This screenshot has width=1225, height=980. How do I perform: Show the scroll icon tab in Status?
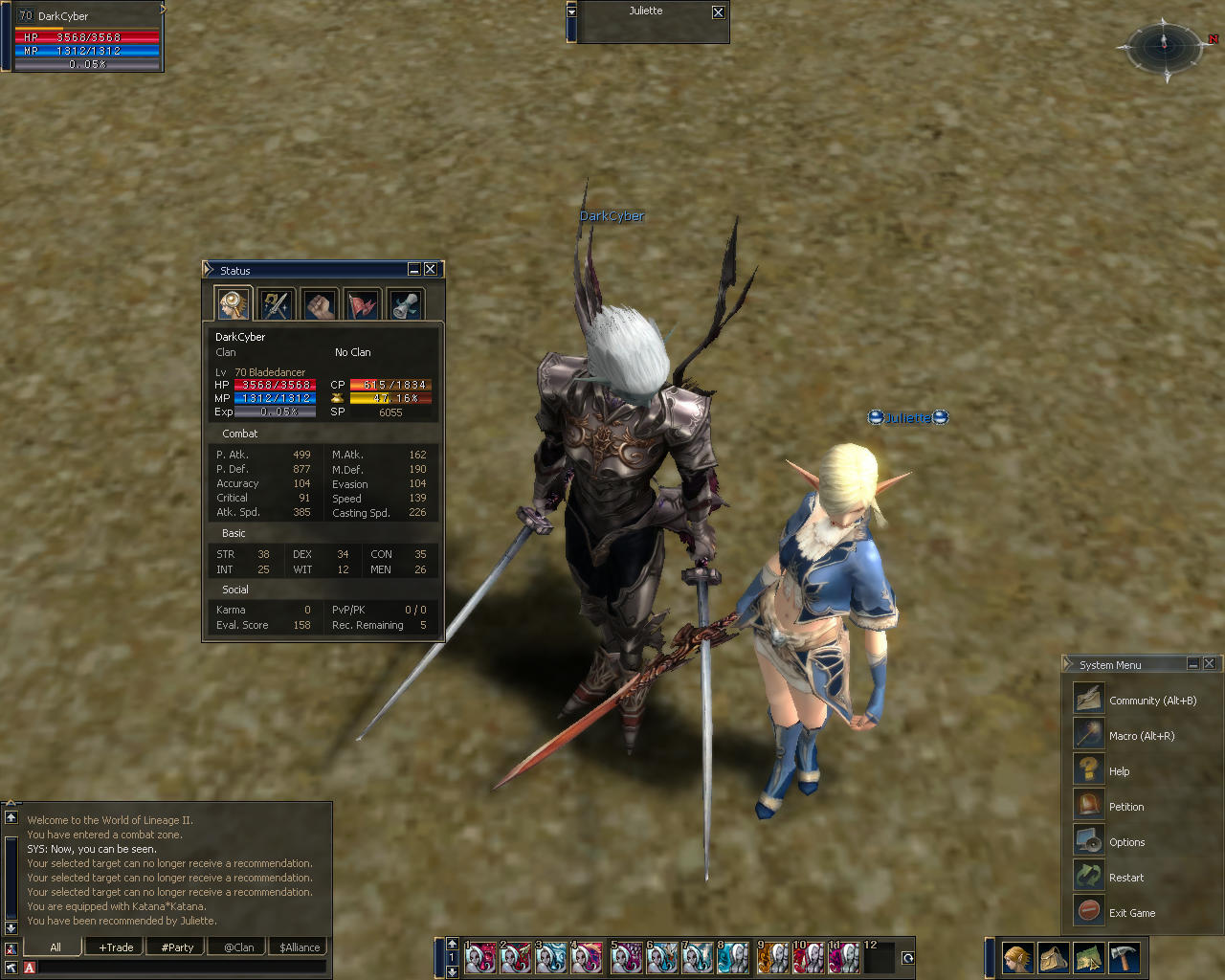tap(406, 304)
